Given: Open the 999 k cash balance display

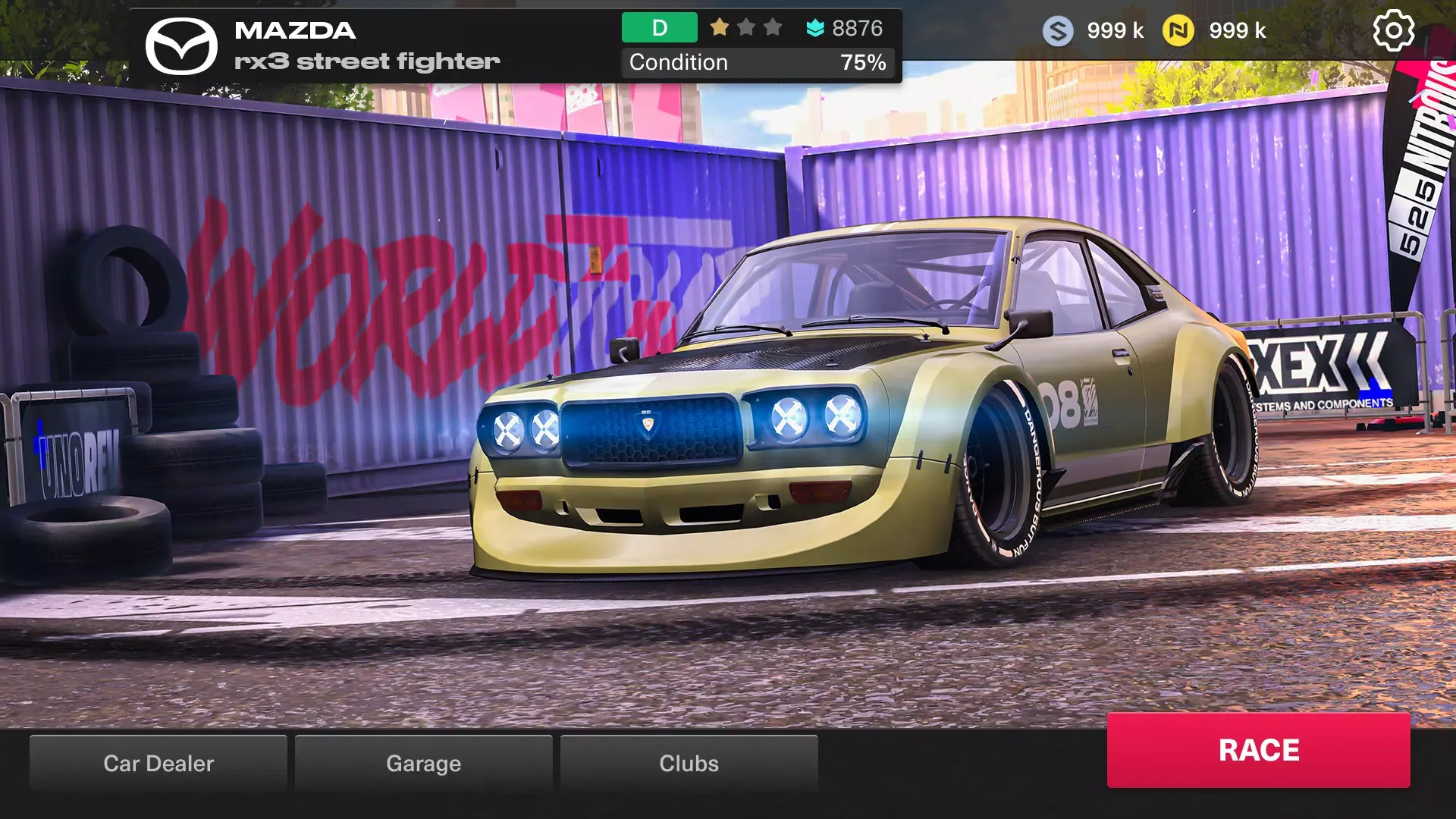Looking at the screenshot, I should 1115,31.
